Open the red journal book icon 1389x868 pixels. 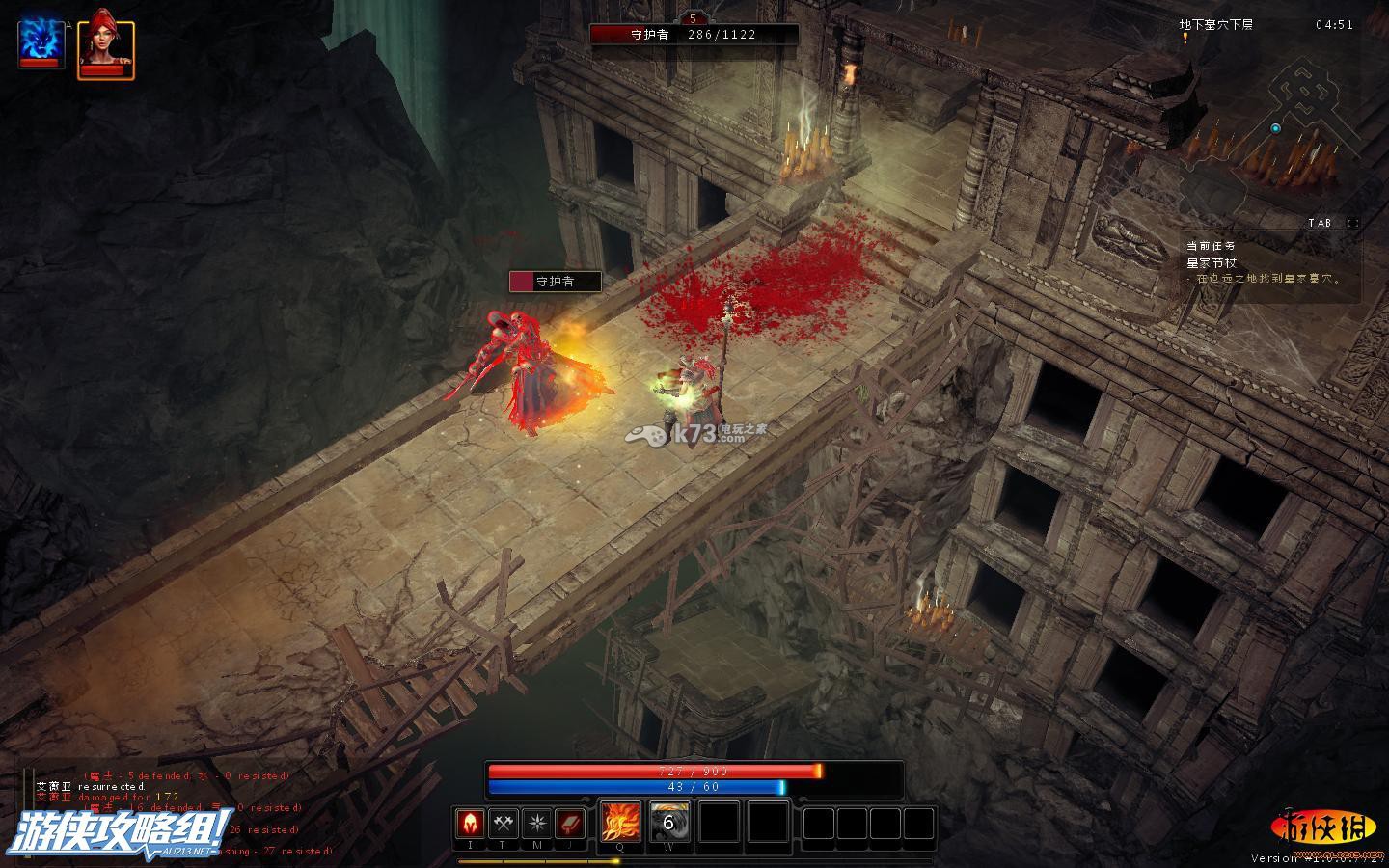click(570, 824)
